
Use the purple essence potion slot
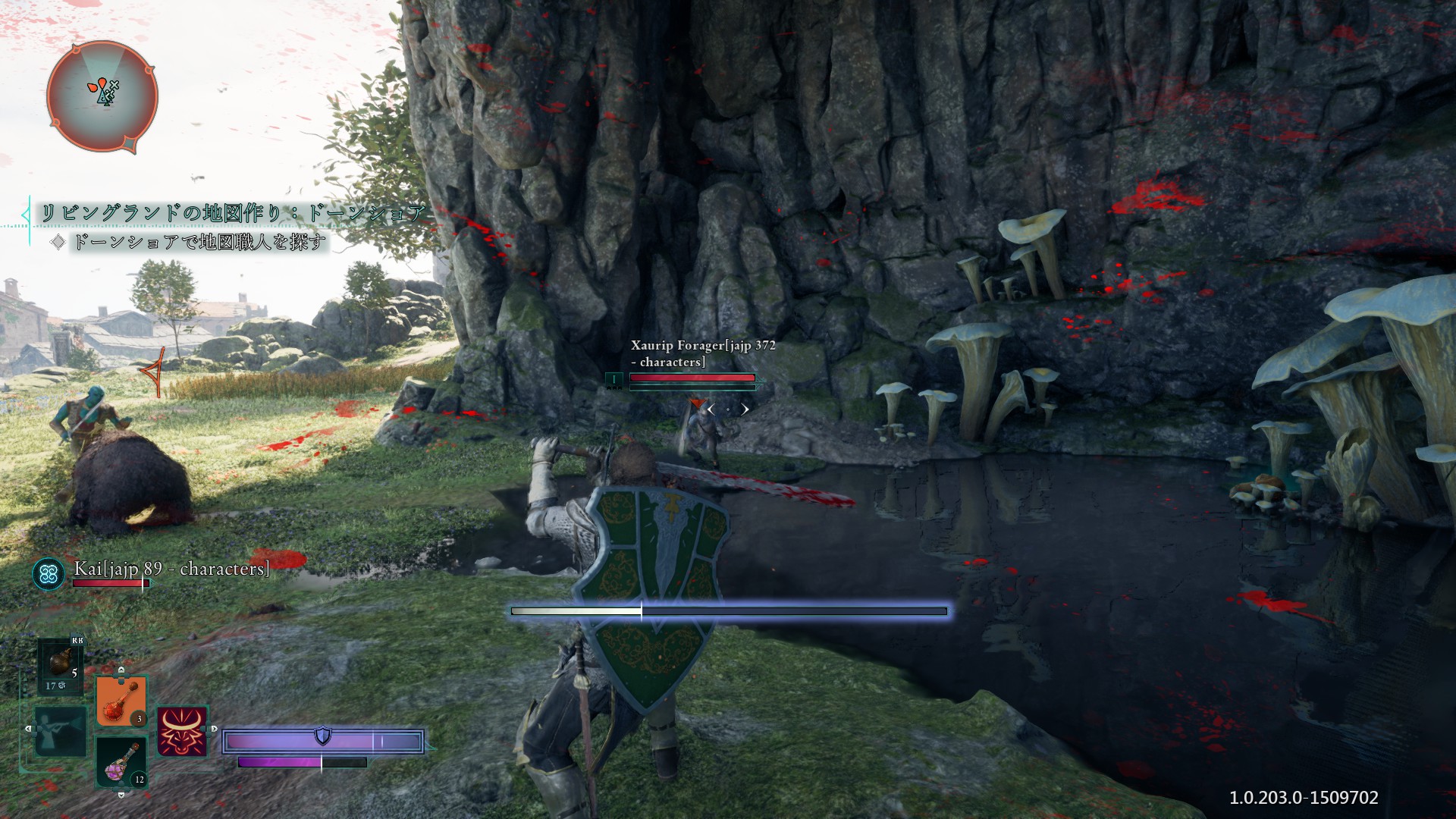121,761
